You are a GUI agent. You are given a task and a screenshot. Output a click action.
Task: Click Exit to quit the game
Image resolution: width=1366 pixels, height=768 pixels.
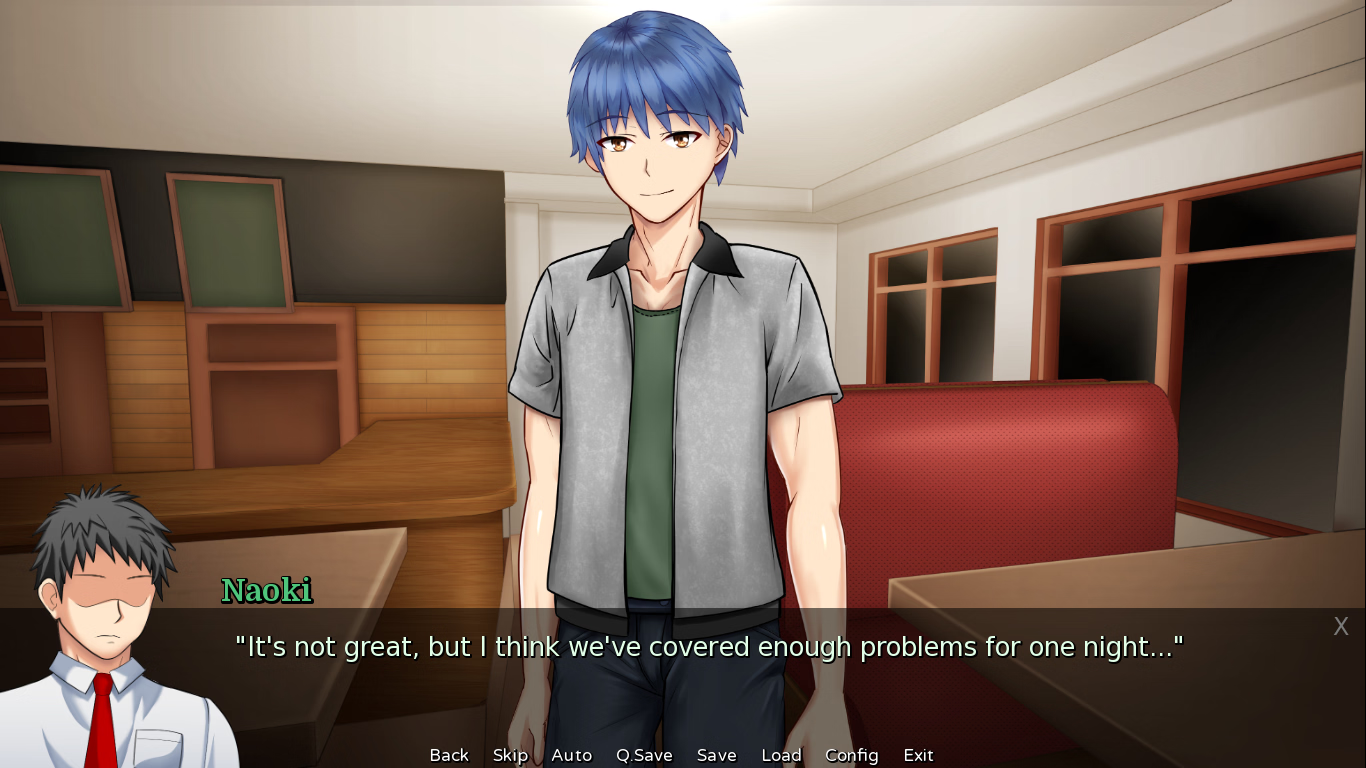point(918,755)
